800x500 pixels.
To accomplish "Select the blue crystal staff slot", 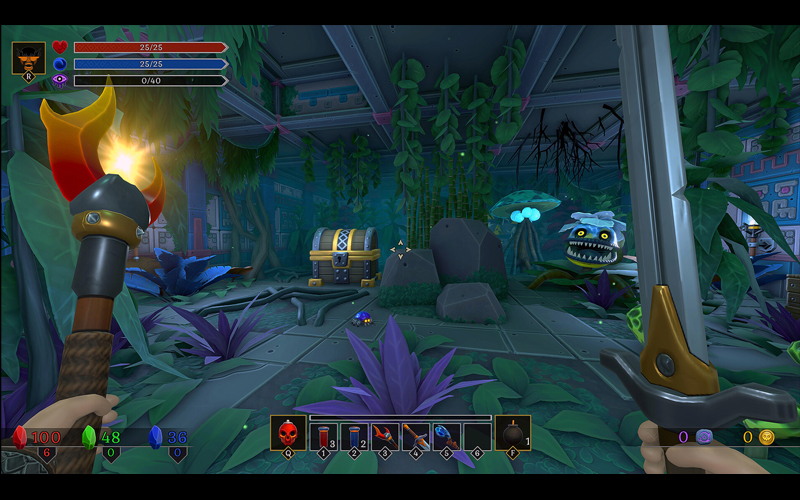I will click(x=447, y=436).
